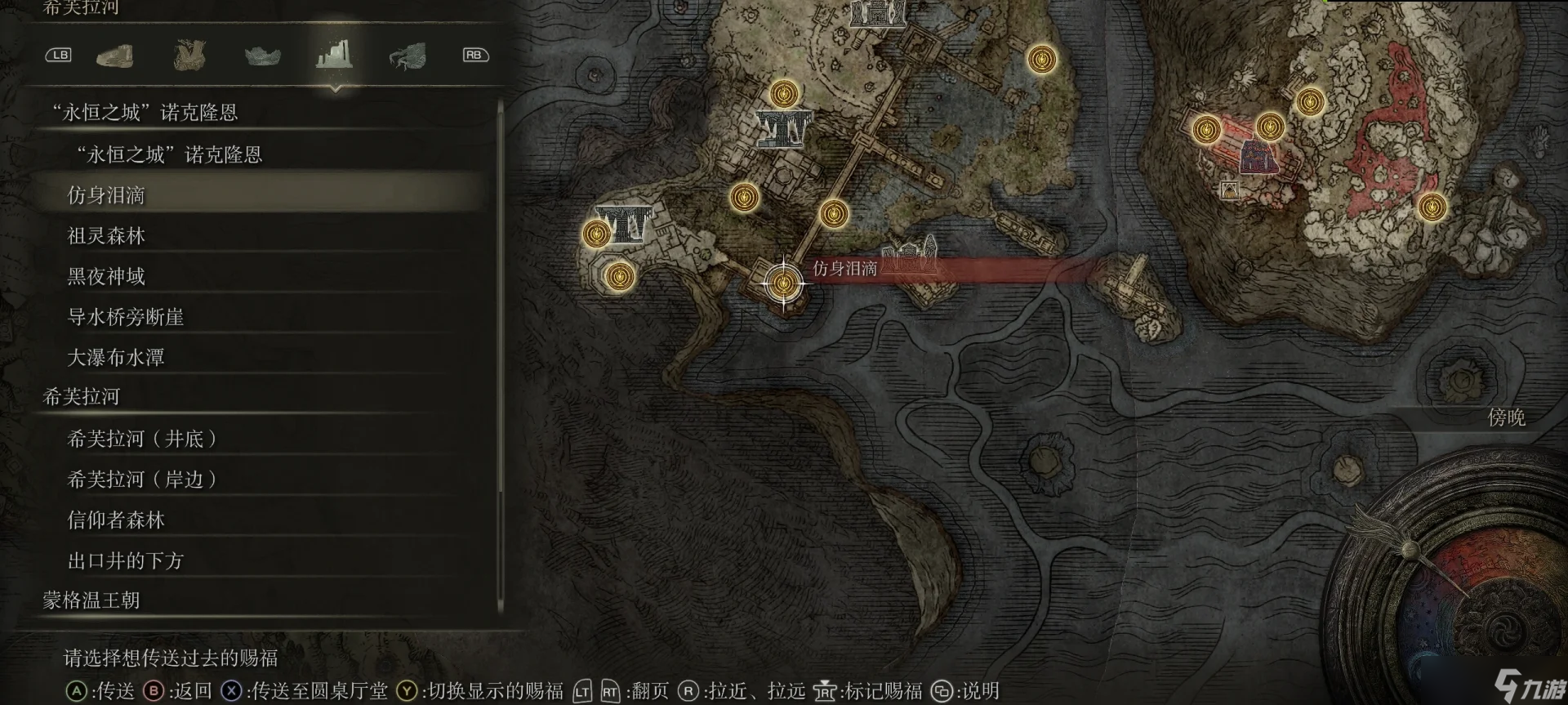Select the 仿身泪滴 grace entry
Screen dimensions: 1568x705
(106, 195)
